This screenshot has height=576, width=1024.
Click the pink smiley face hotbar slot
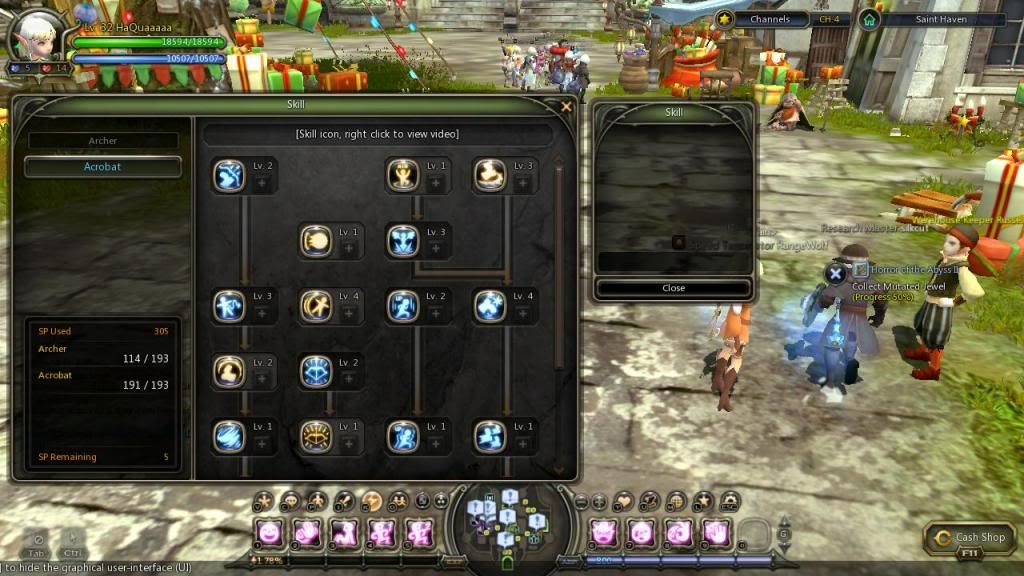[x=269, y=533]
